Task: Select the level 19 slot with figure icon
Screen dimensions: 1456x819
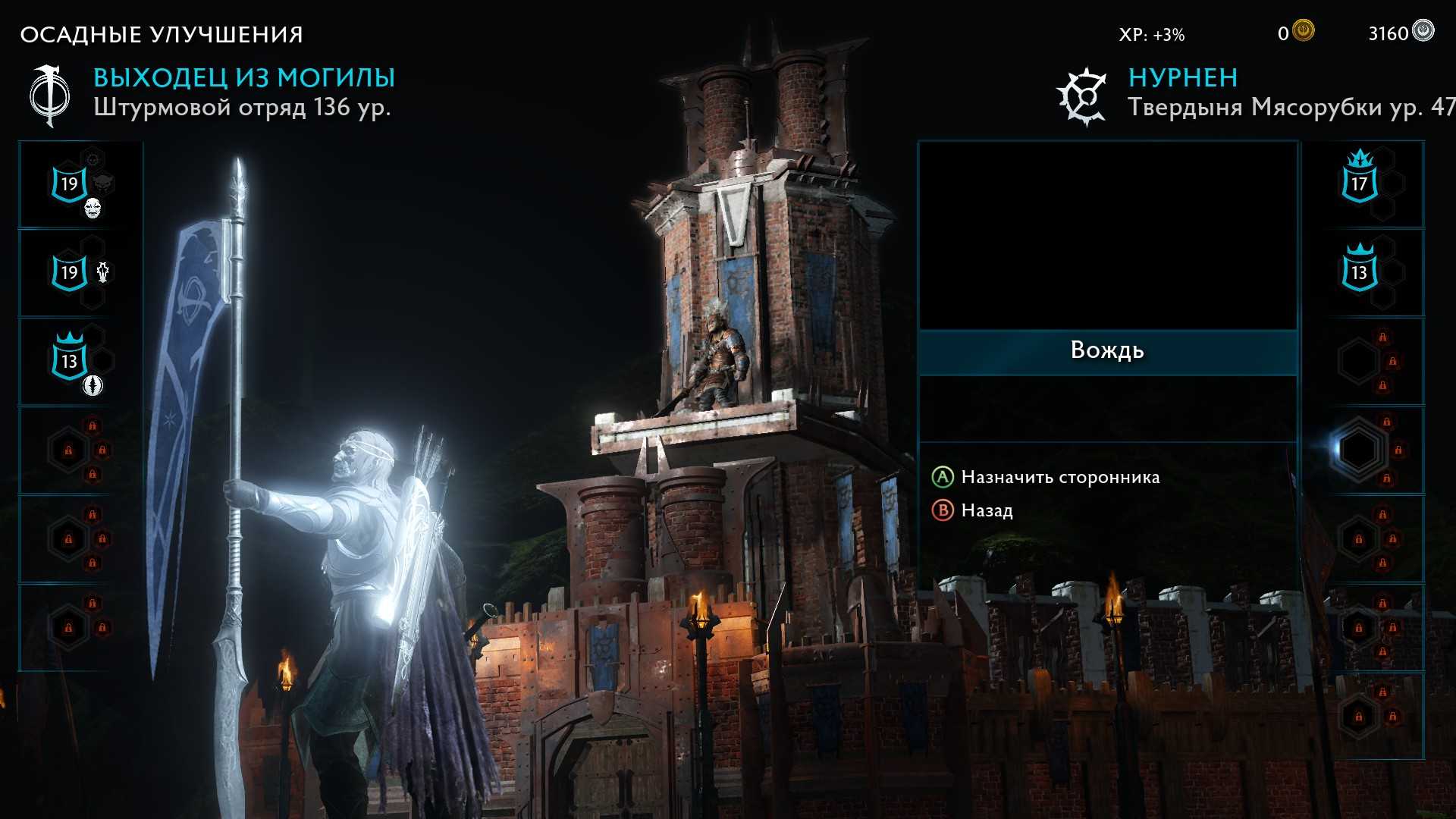Action: coord(71,272)
